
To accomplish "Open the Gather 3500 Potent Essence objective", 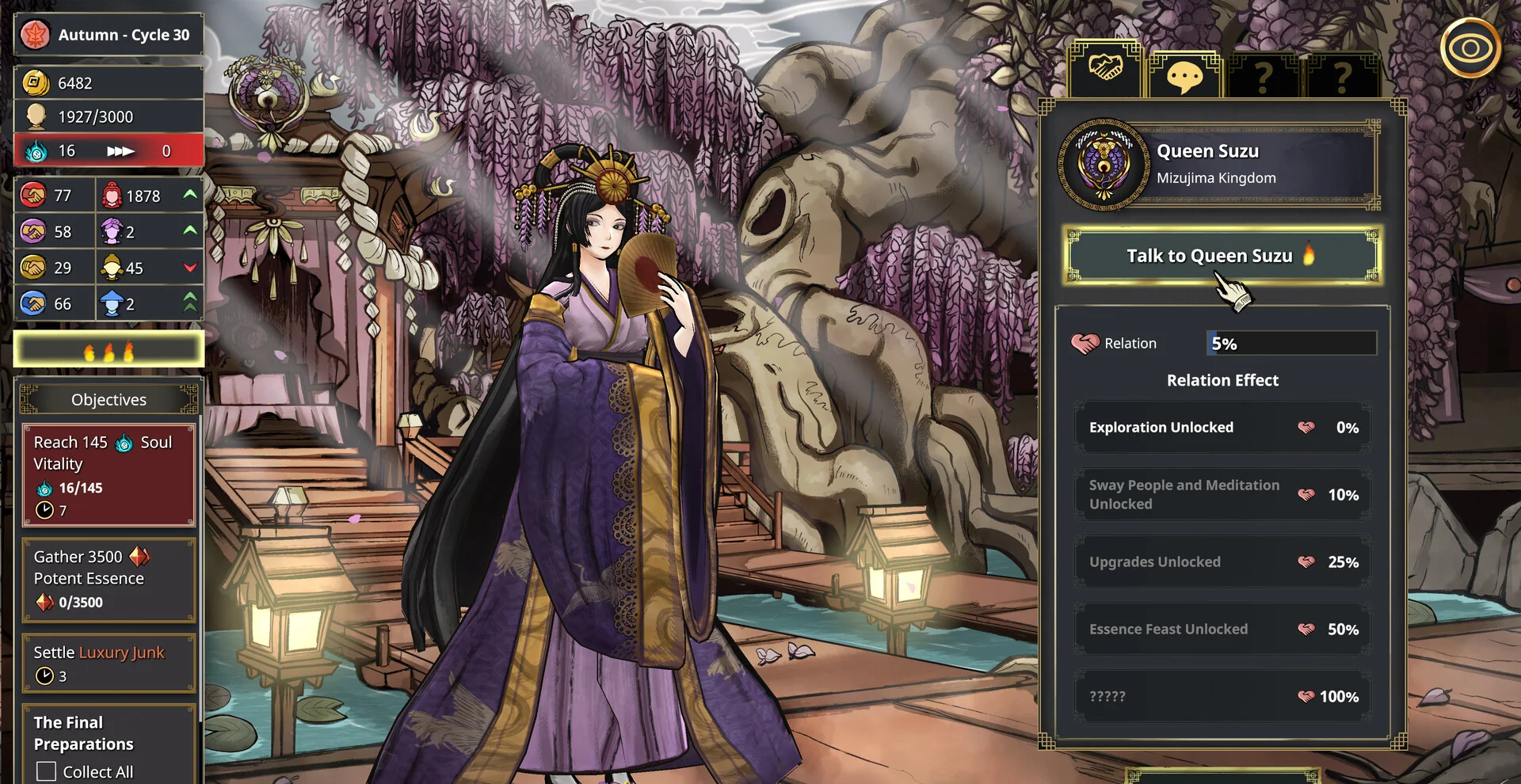I will 109,579.
